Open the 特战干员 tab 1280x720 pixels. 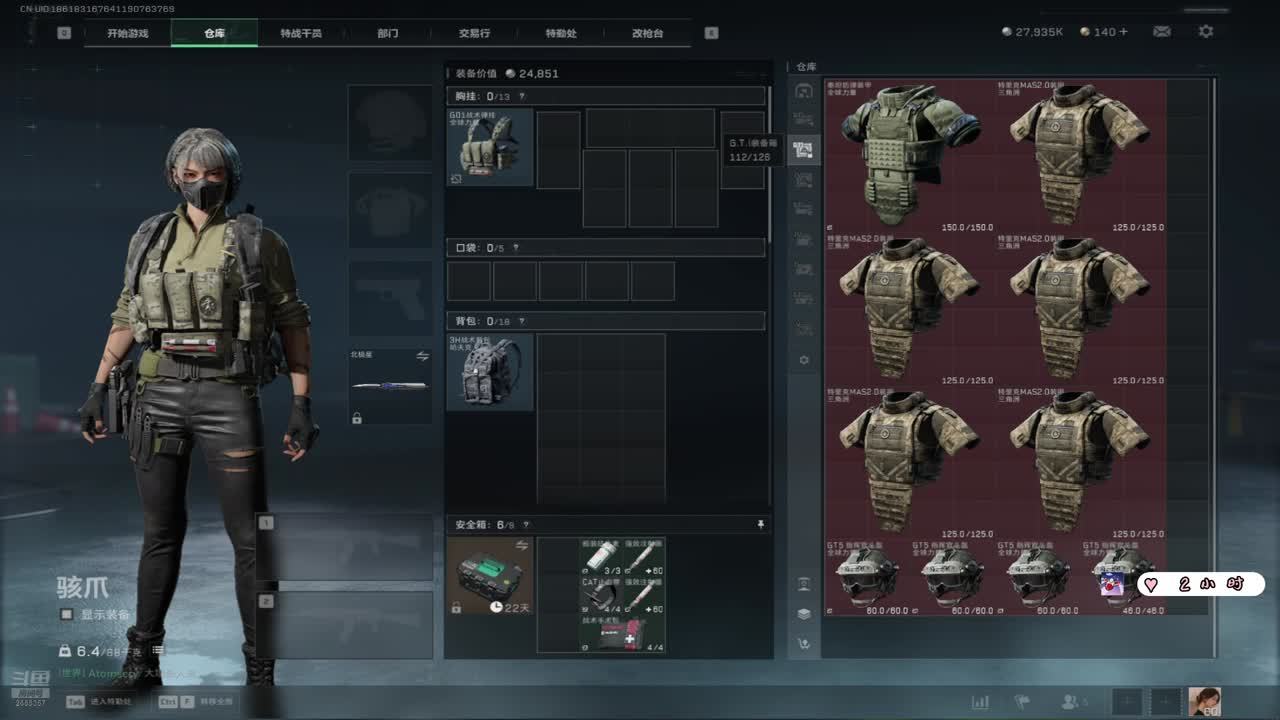pyautogui.click(x=301, y=33)
